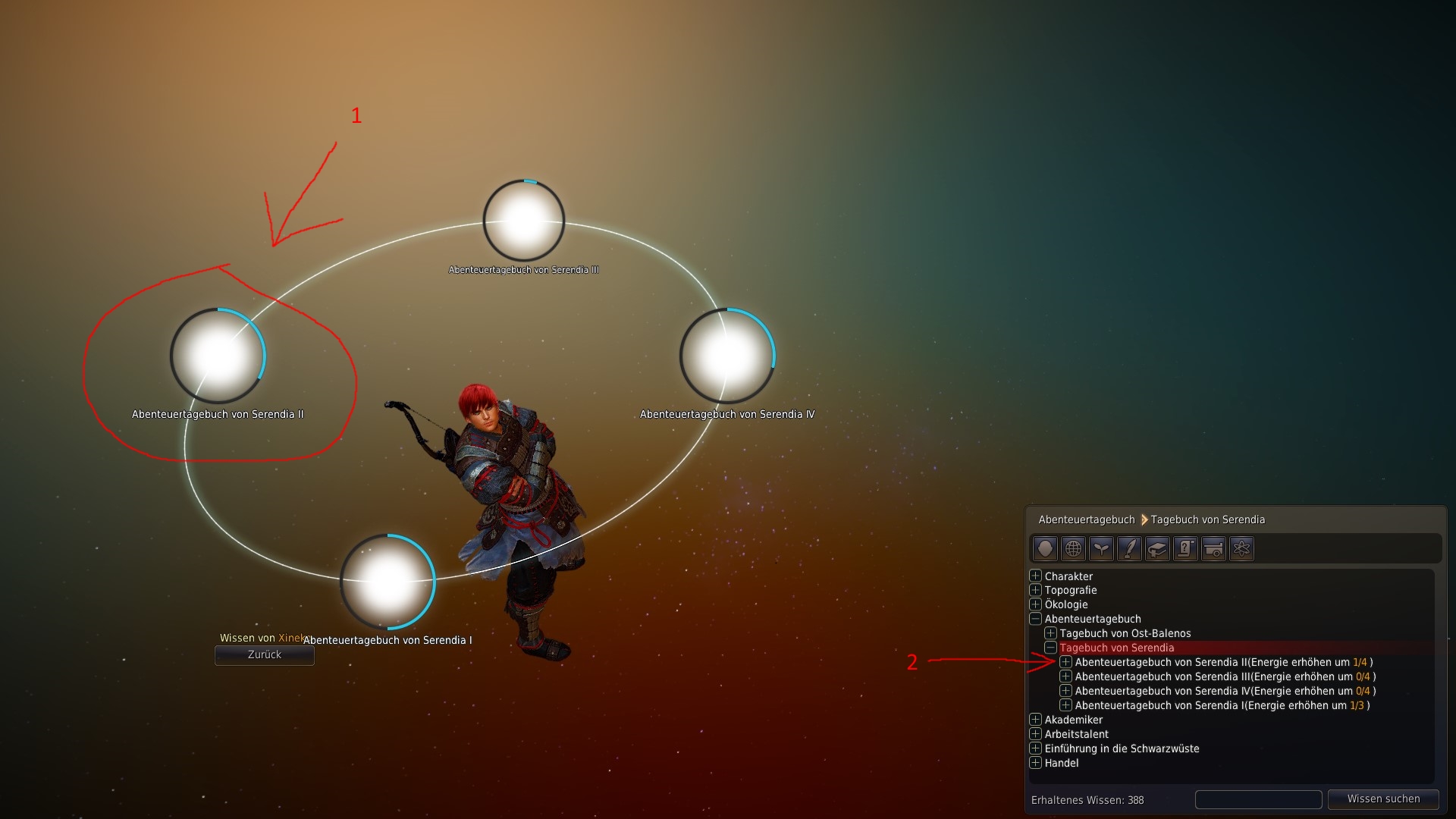This screenshot has height=819, width=1456.
Task: Open the head-shaped character knowledge category
Action: [1045, 548]
